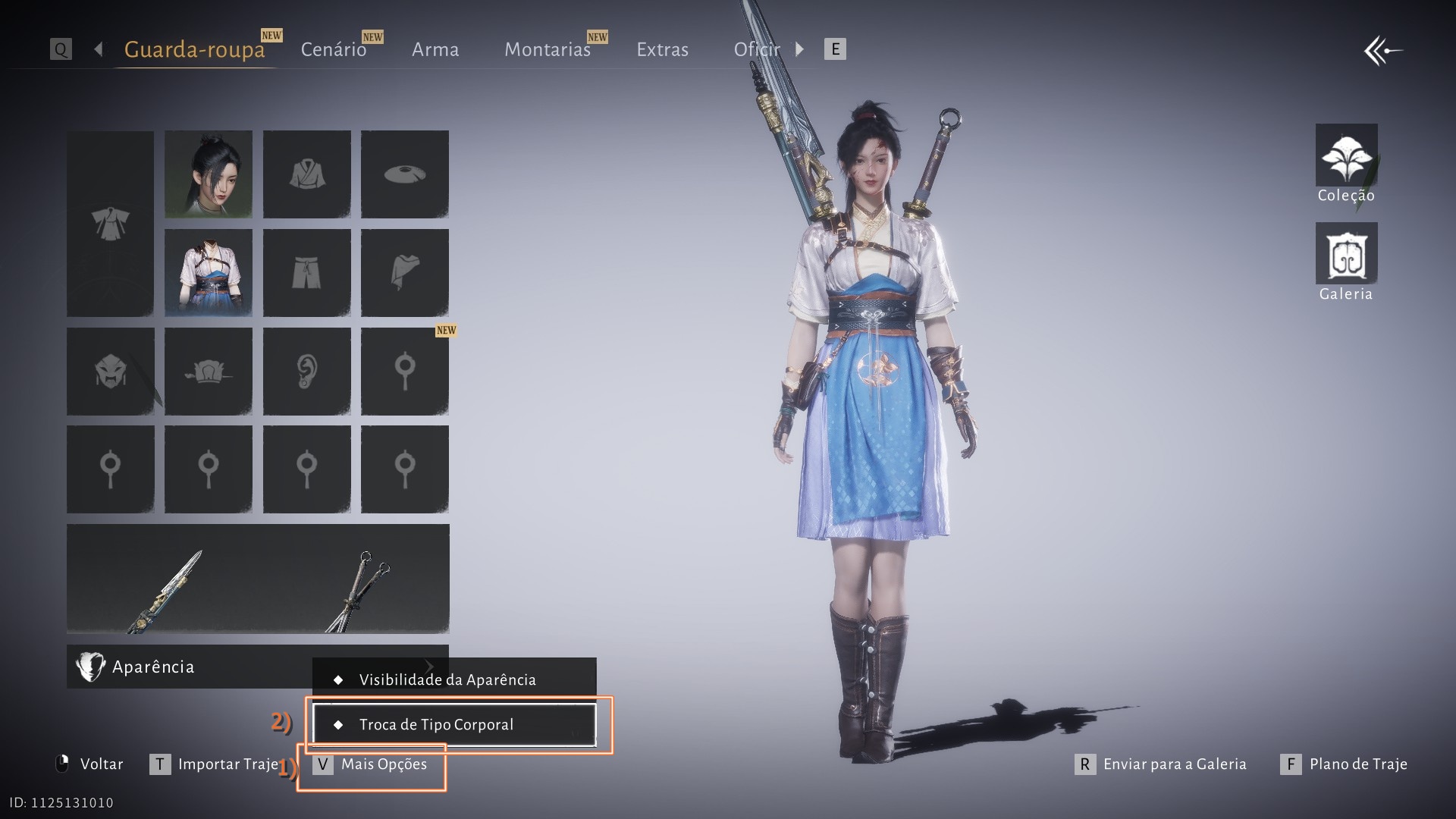Select Visibilidade da Aparência option
Screen dimensions: 1456x819
pos(453,679)
